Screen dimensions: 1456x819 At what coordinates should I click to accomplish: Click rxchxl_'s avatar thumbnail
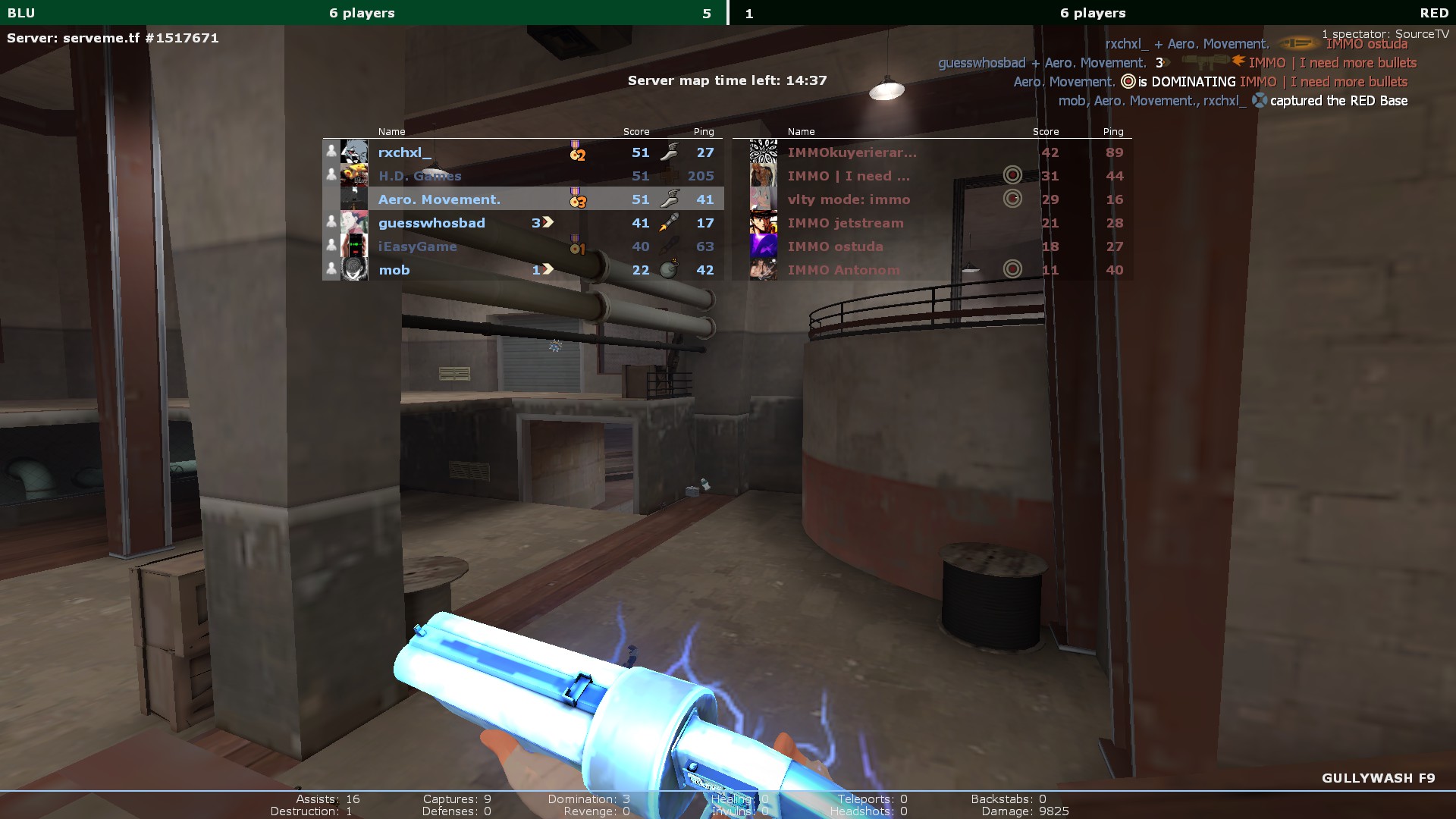pyautogui.click(x=354, y=152)
